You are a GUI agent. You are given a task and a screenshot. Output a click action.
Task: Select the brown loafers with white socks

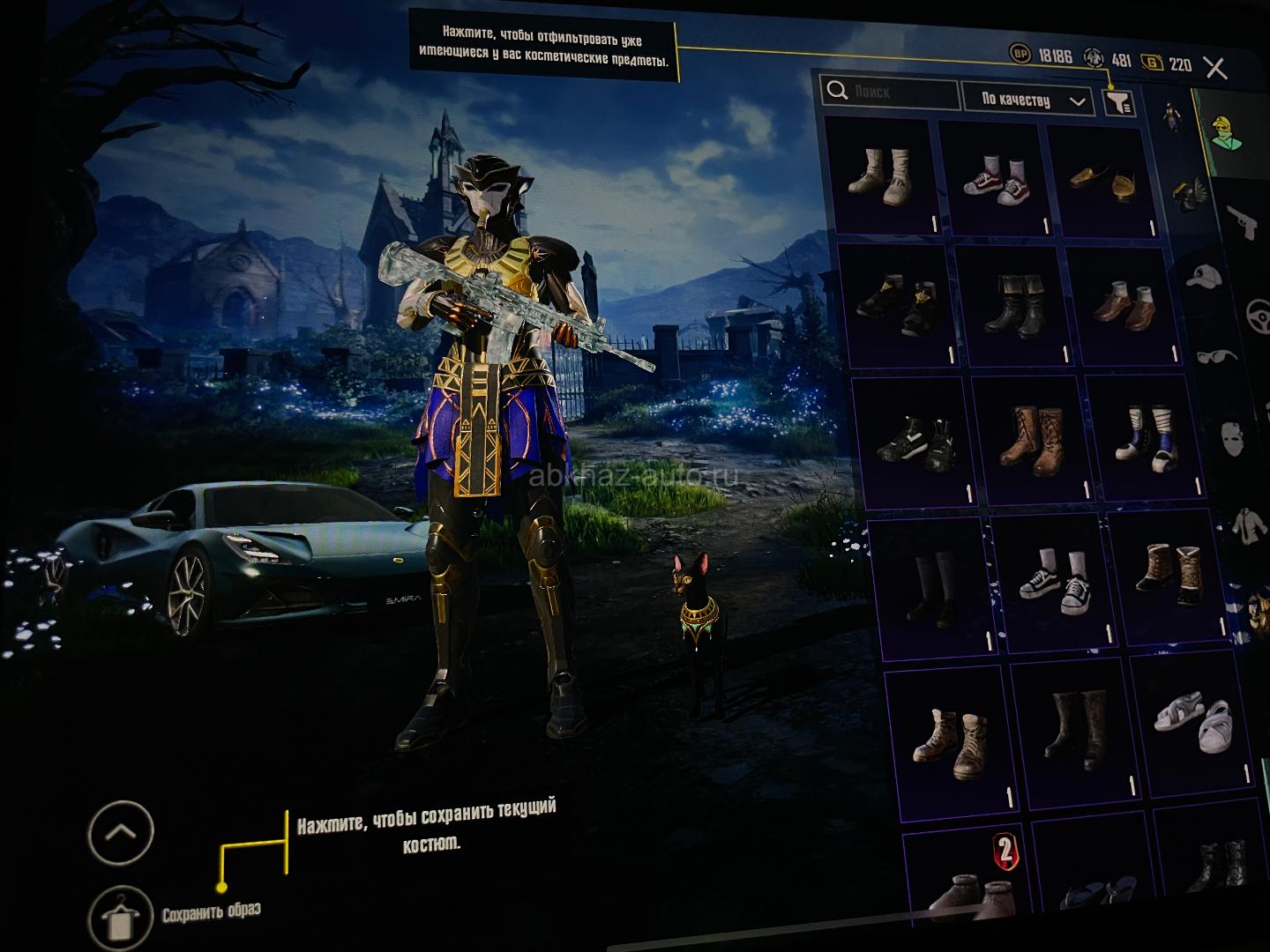click(1125, 304)
